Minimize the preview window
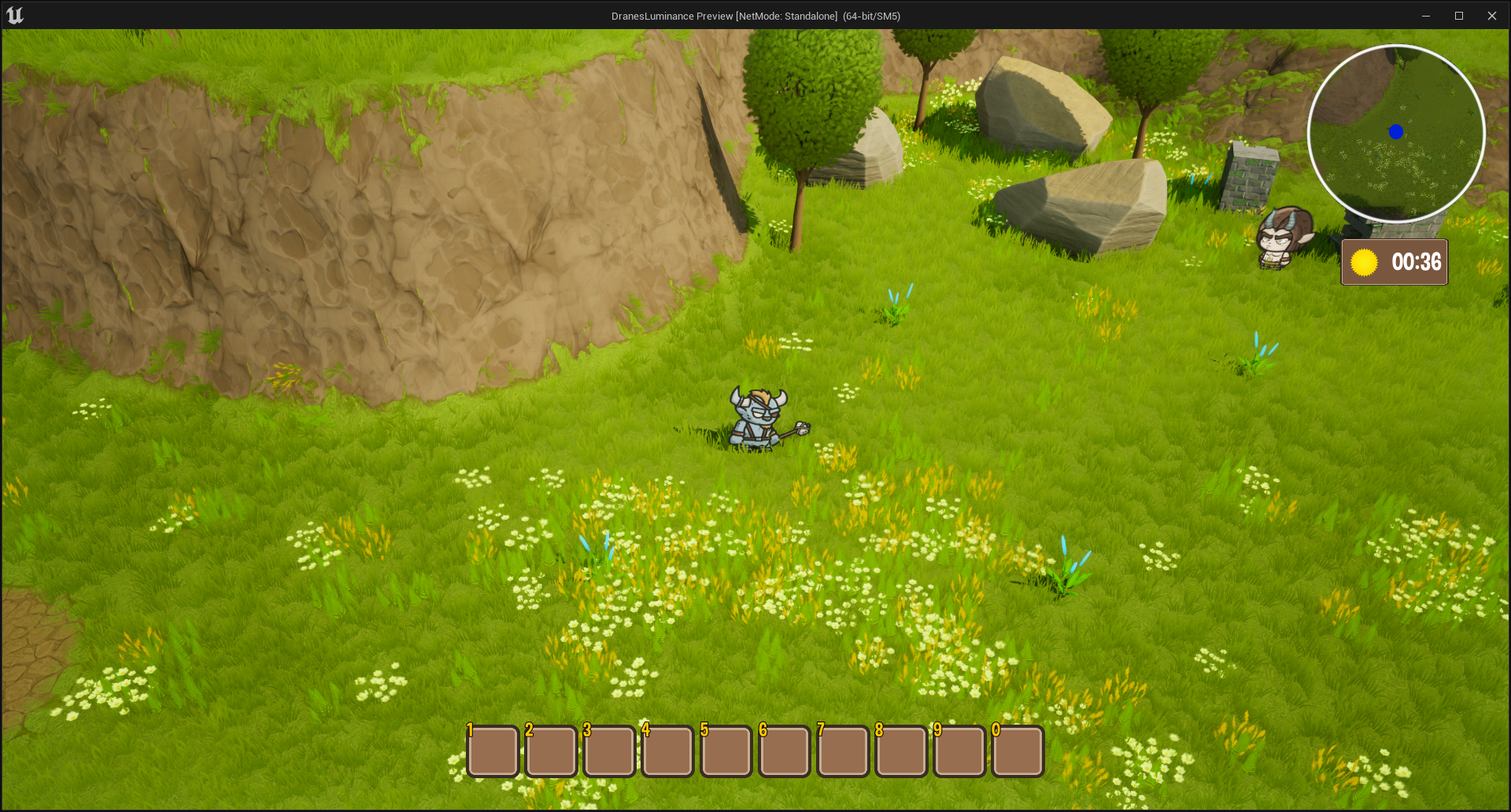Screen dimensions: 1511x812 coord(1425,16)
